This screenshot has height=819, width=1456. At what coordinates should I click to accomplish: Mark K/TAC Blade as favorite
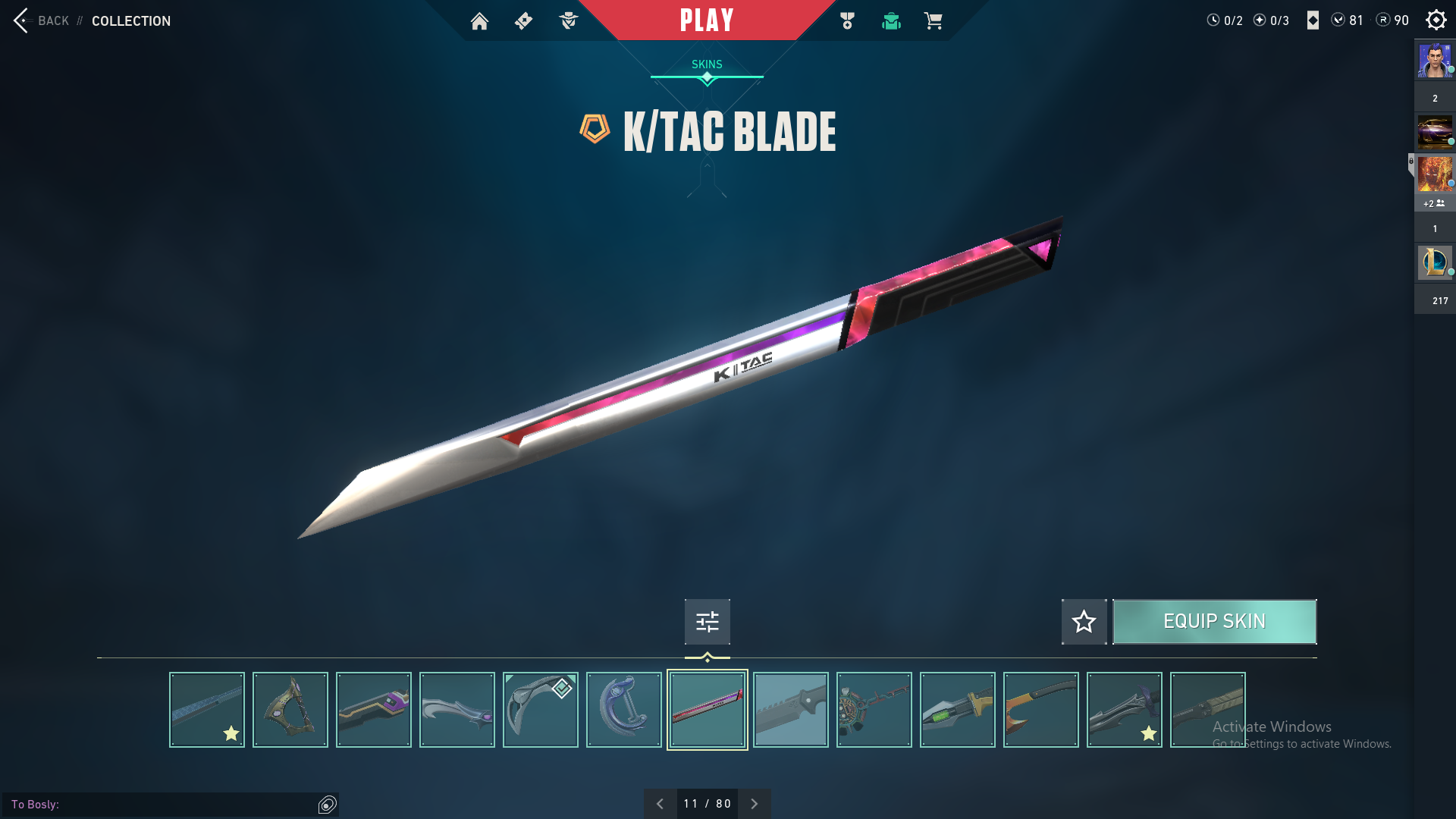(1084, 622)
